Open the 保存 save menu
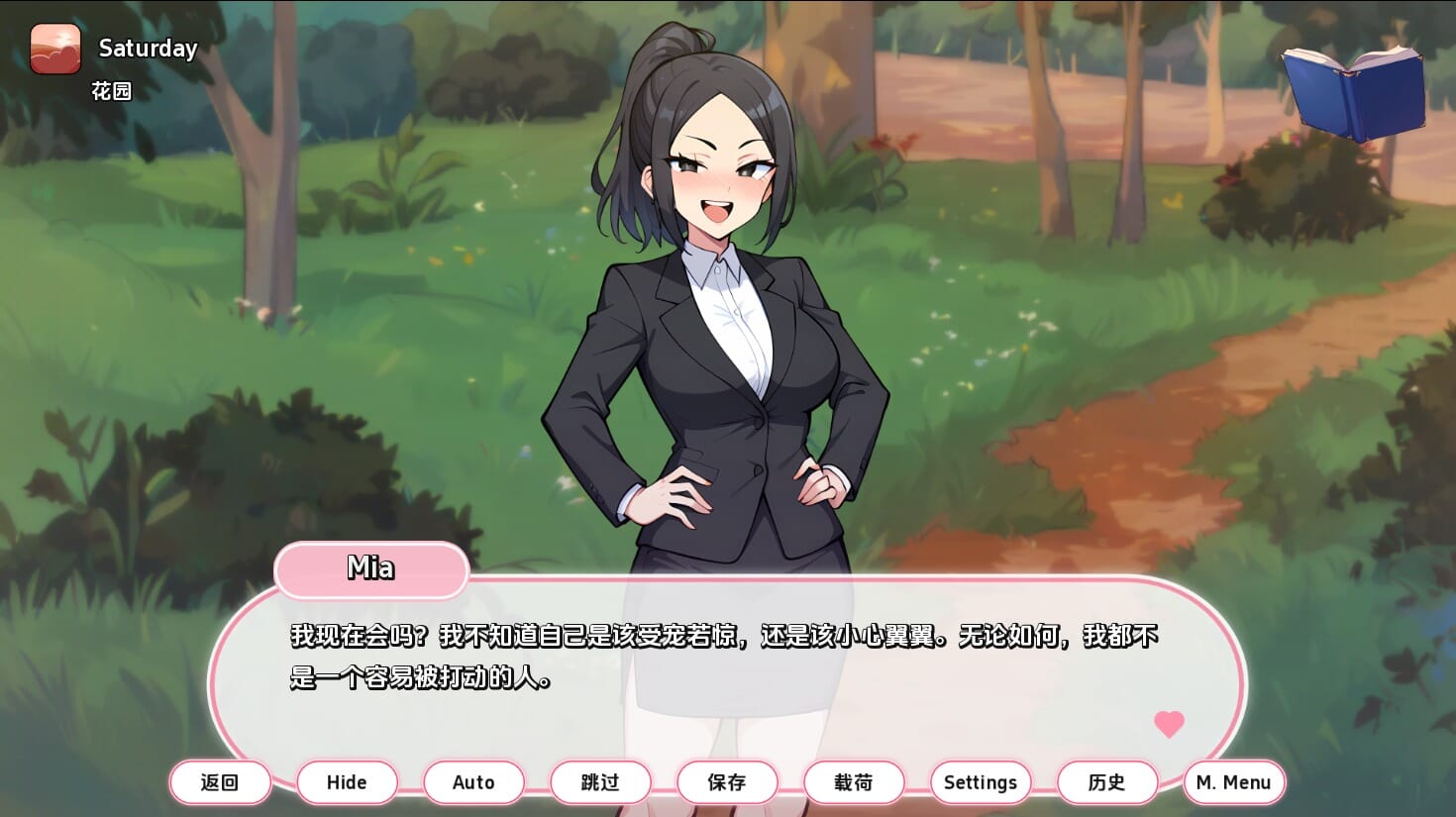The width and height of the screenshot is (1456, 817). [727, 782]
